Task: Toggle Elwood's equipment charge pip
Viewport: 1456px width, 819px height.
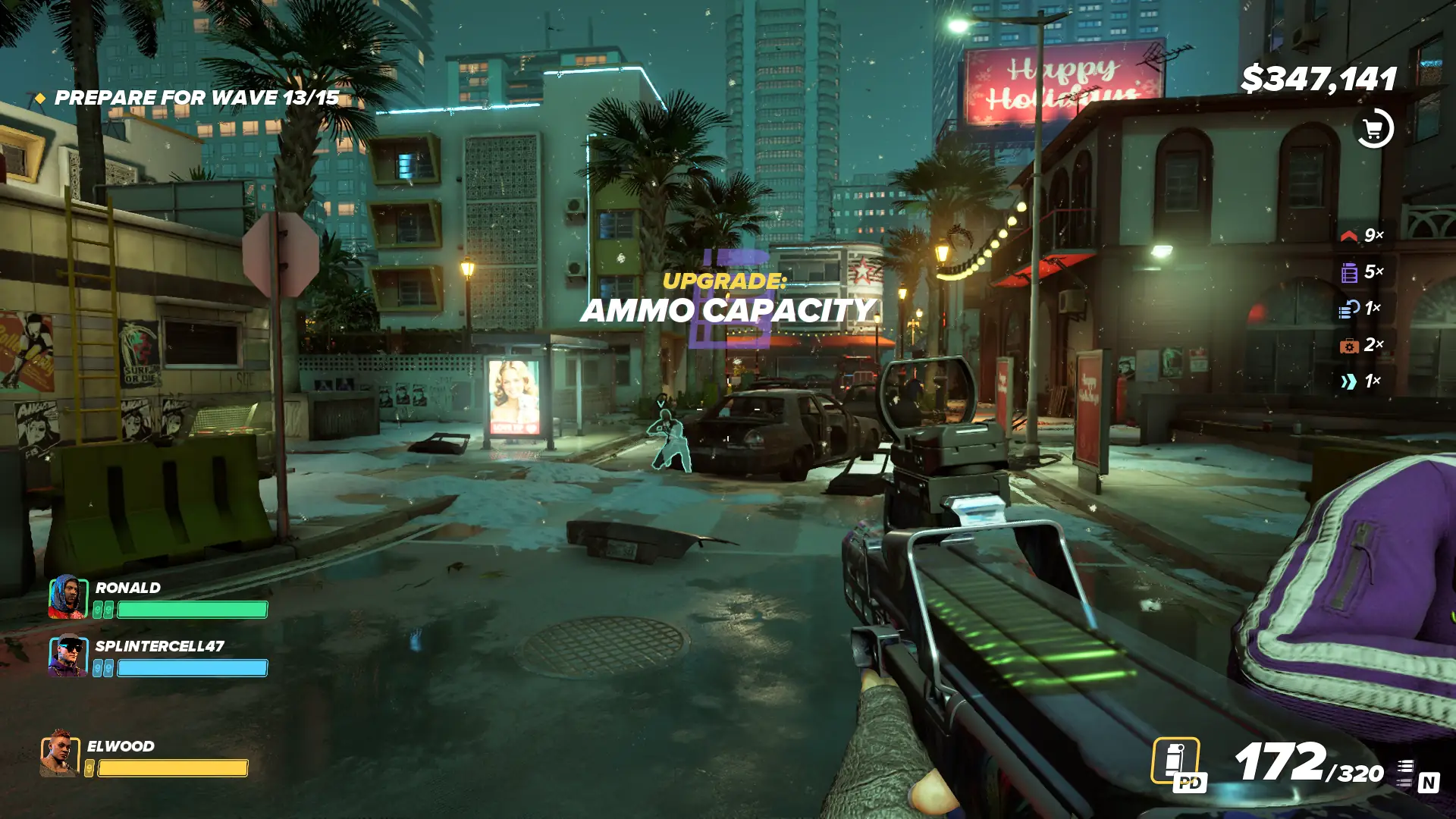Action: point(89,767)
